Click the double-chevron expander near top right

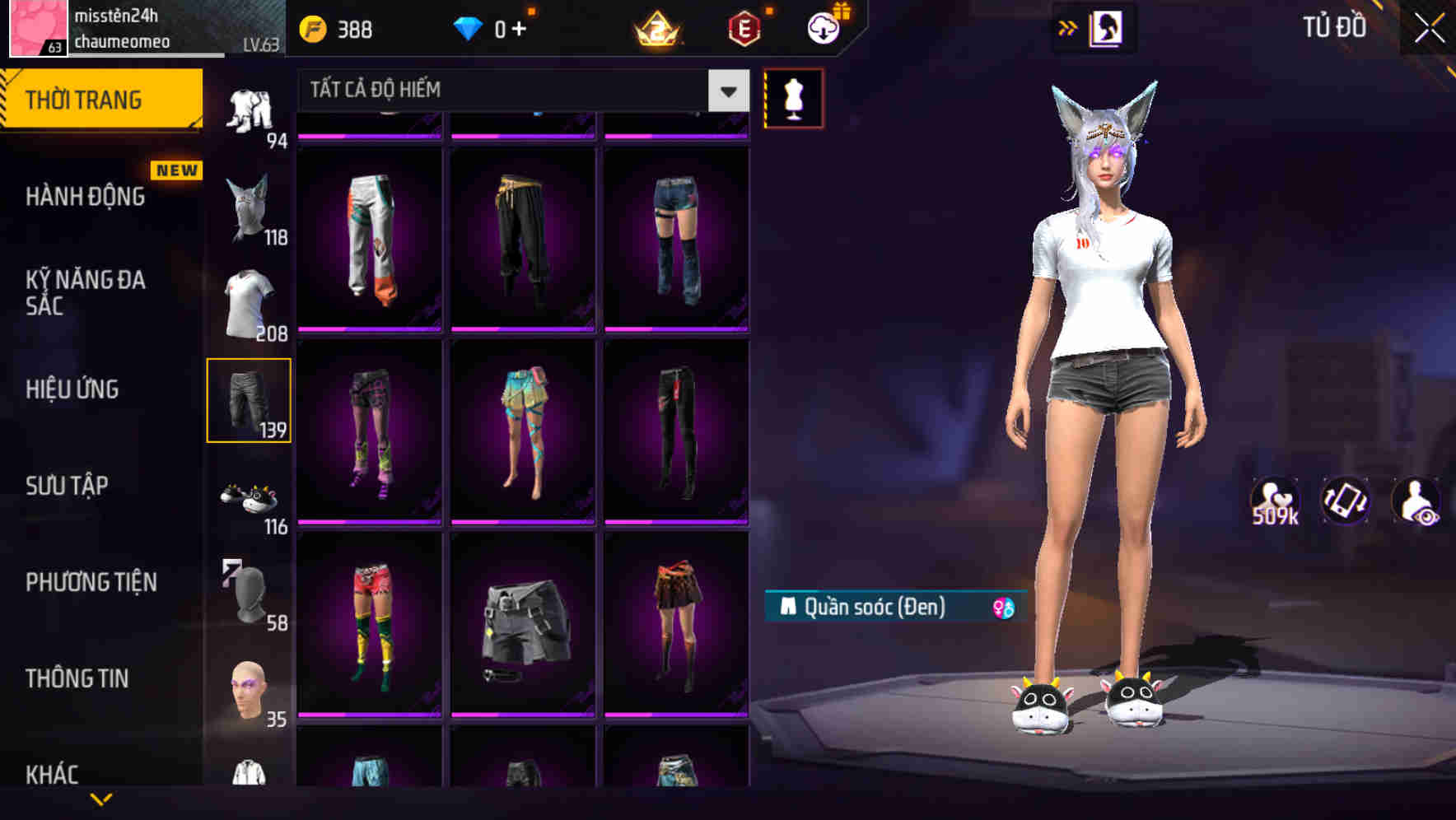click(x=1068, y=27)
